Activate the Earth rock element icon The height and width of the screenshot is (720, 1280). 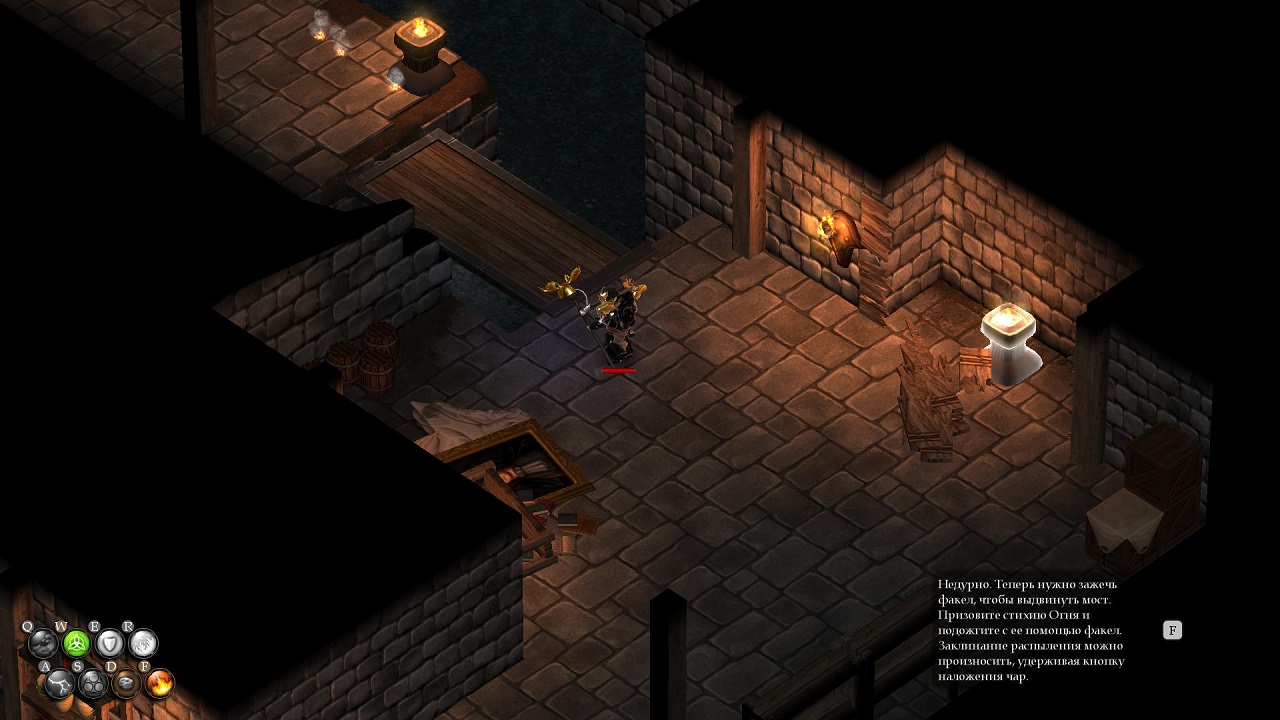pyautogui.click(x=126, y=684)
